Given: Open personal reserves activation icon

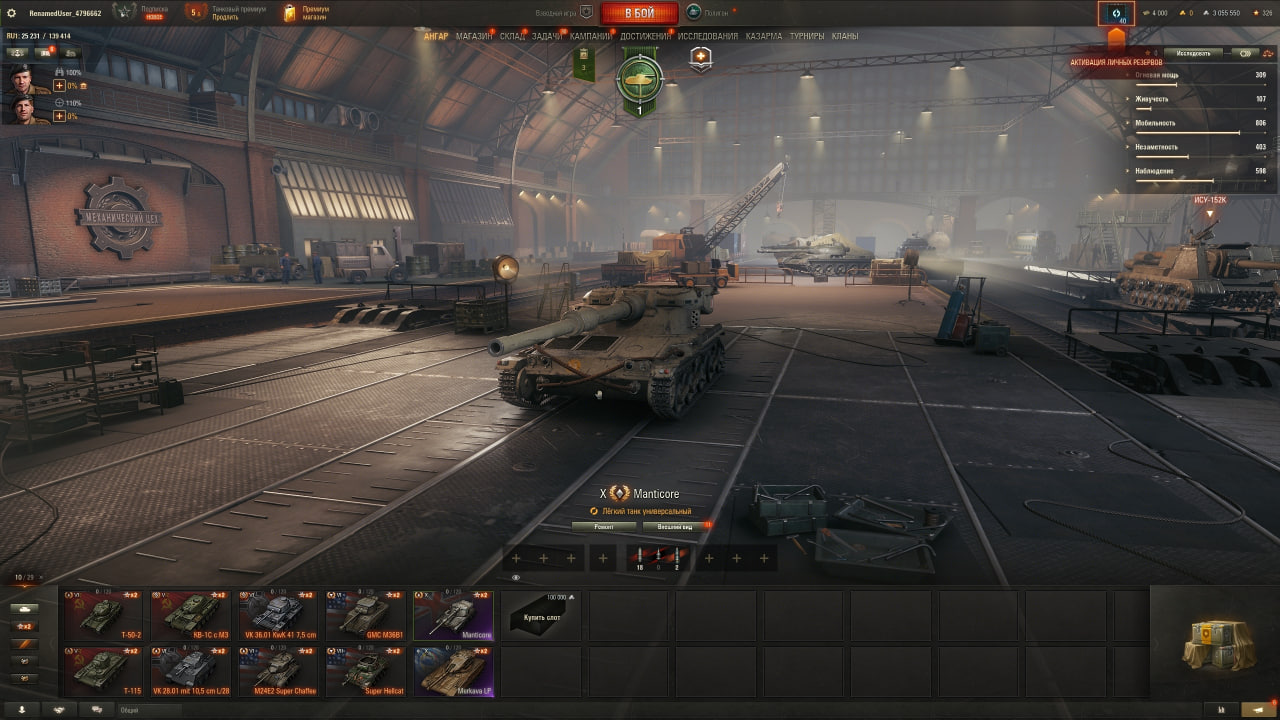Looking at the screenshot, I should click(1116, 14).
